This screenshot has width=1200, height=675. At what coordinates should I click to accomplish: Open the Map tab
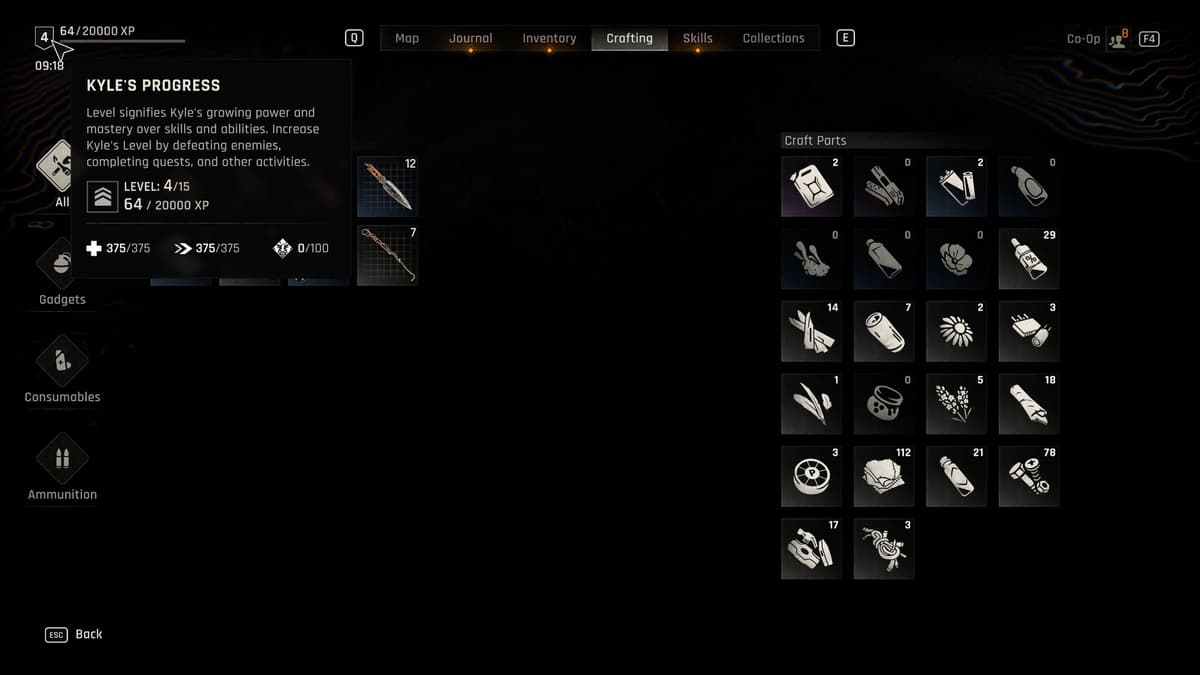coord(407,38)
